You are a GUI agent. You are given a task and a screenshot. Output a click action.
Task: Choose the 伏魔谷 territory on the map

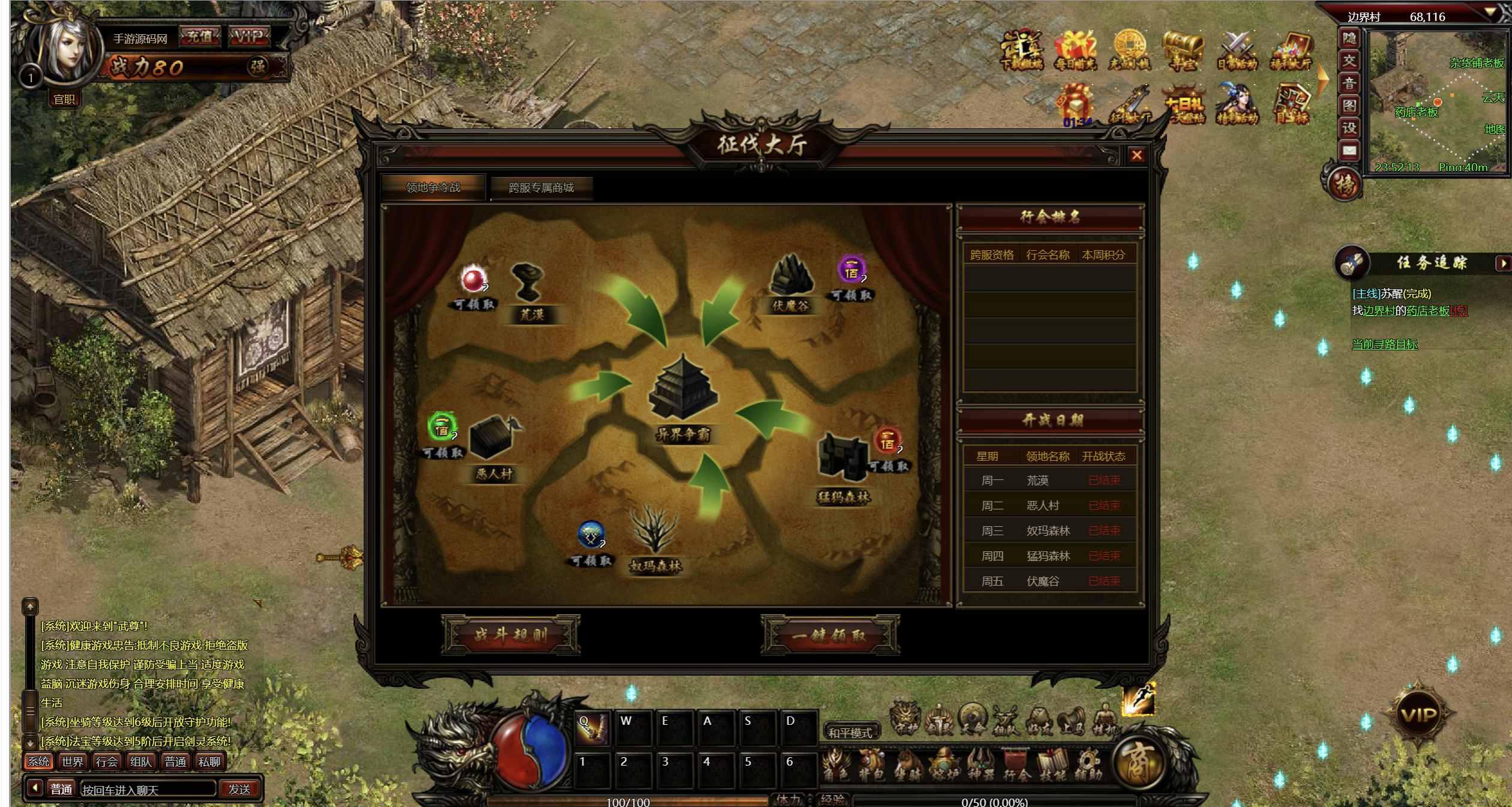coord(791,282)
